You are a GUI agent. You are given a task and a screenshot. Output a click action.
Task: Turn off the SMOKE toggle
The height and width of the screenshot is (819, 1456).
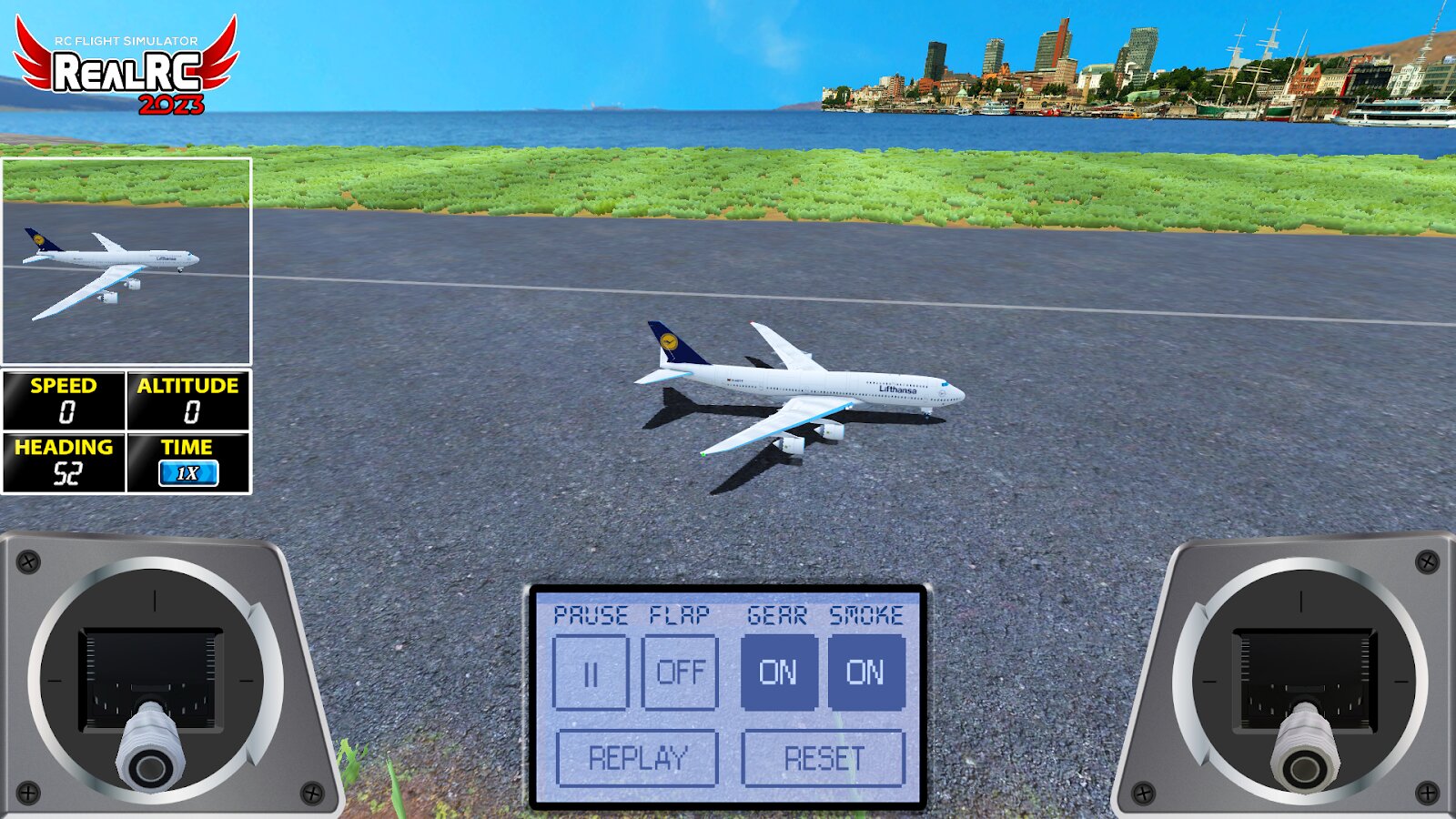pos(865,672)
